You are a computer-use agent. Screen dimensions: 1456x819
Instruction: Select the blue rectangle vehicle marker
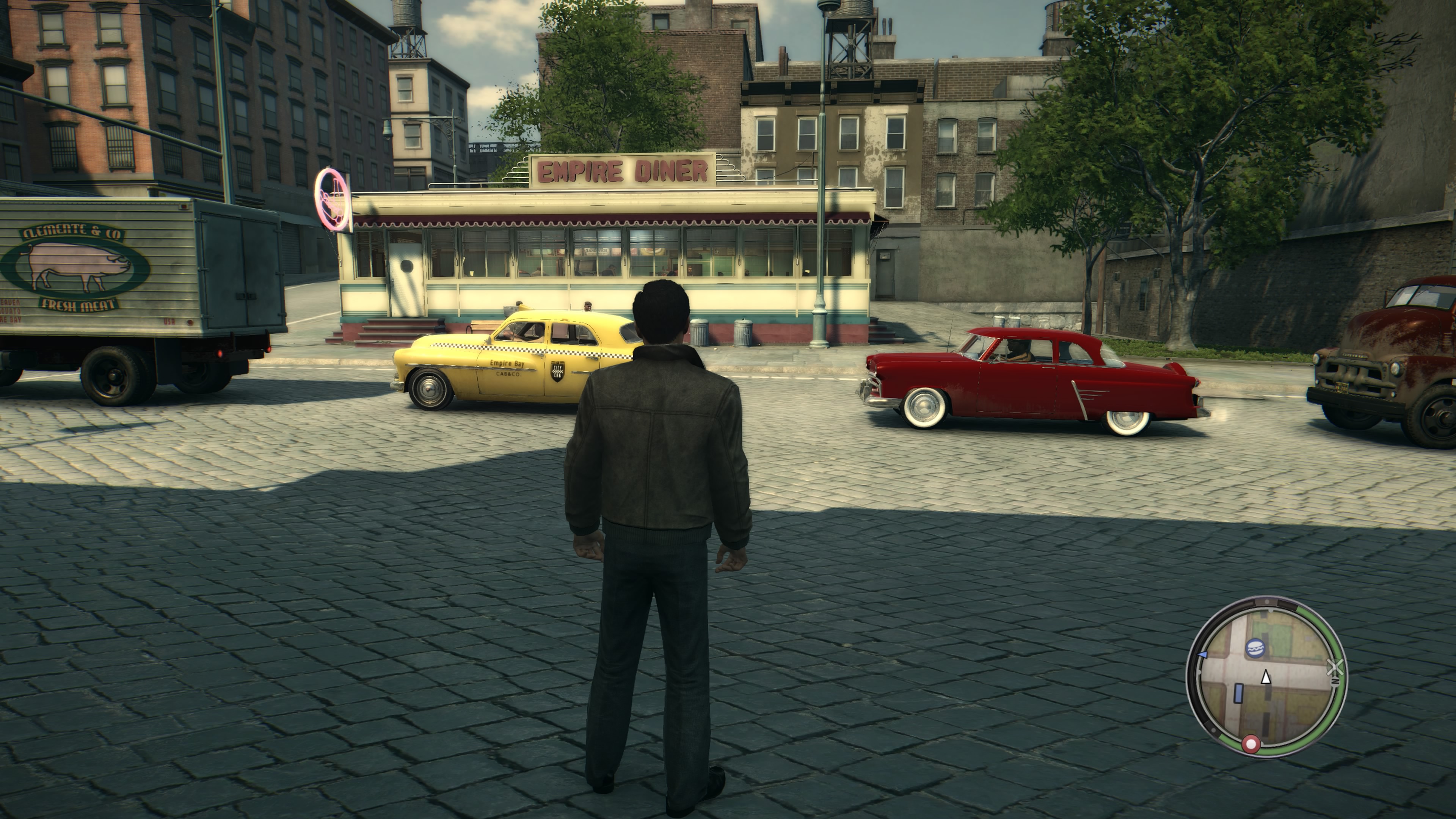(x=1238, y=692)
